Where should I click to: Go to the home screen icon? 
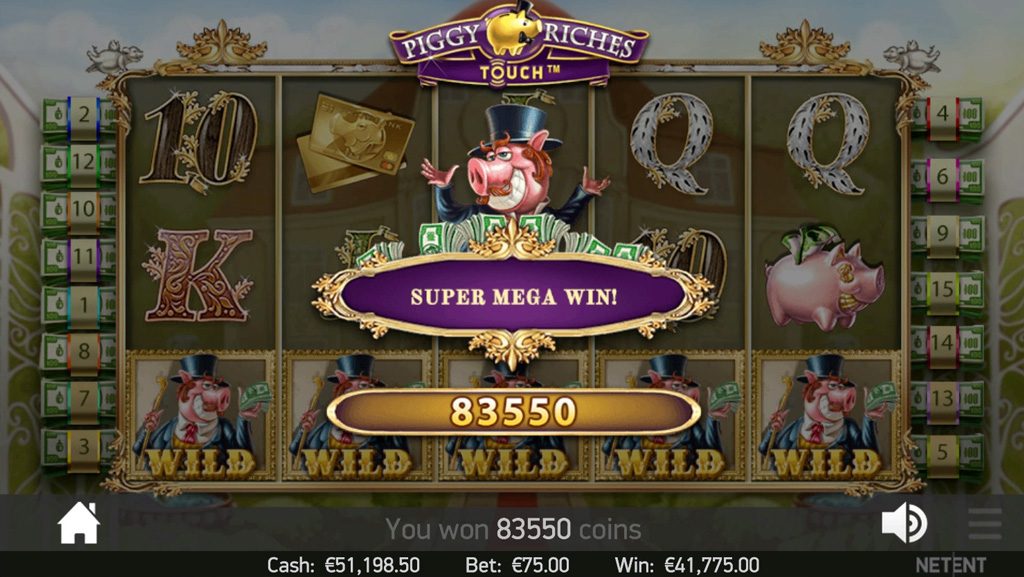pyautogui.click(x=79, y=523)
